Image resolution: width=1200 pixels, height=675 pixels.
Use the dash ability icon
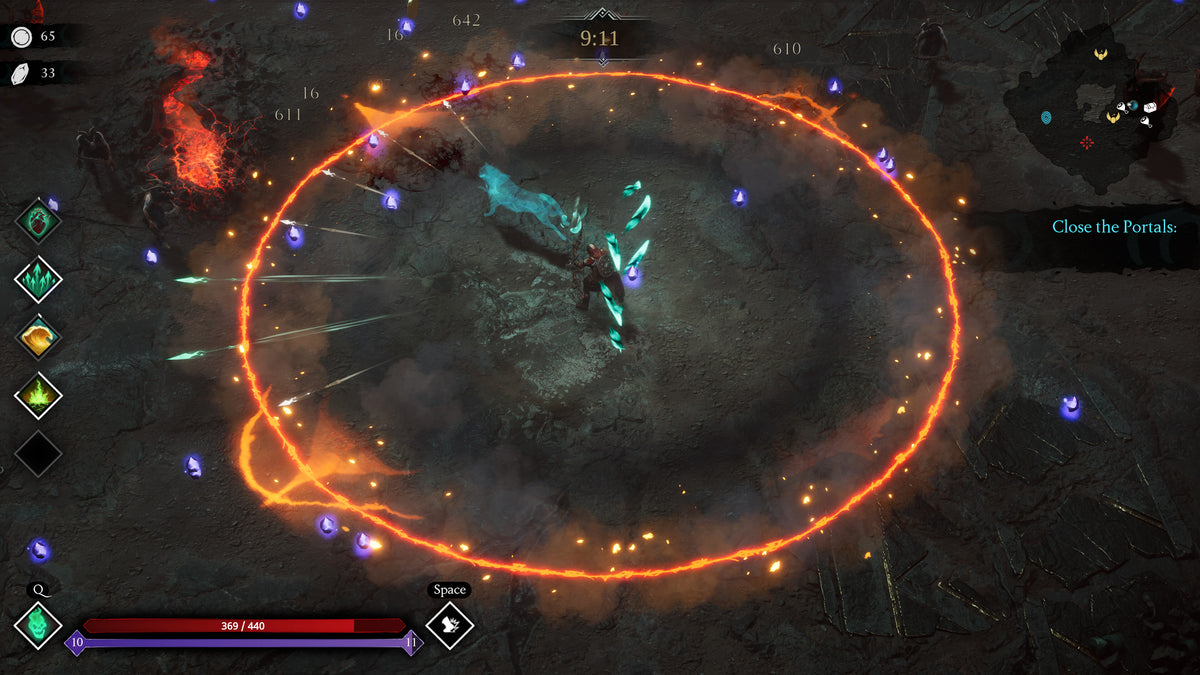pyautogui.click(x=449, y=625)
